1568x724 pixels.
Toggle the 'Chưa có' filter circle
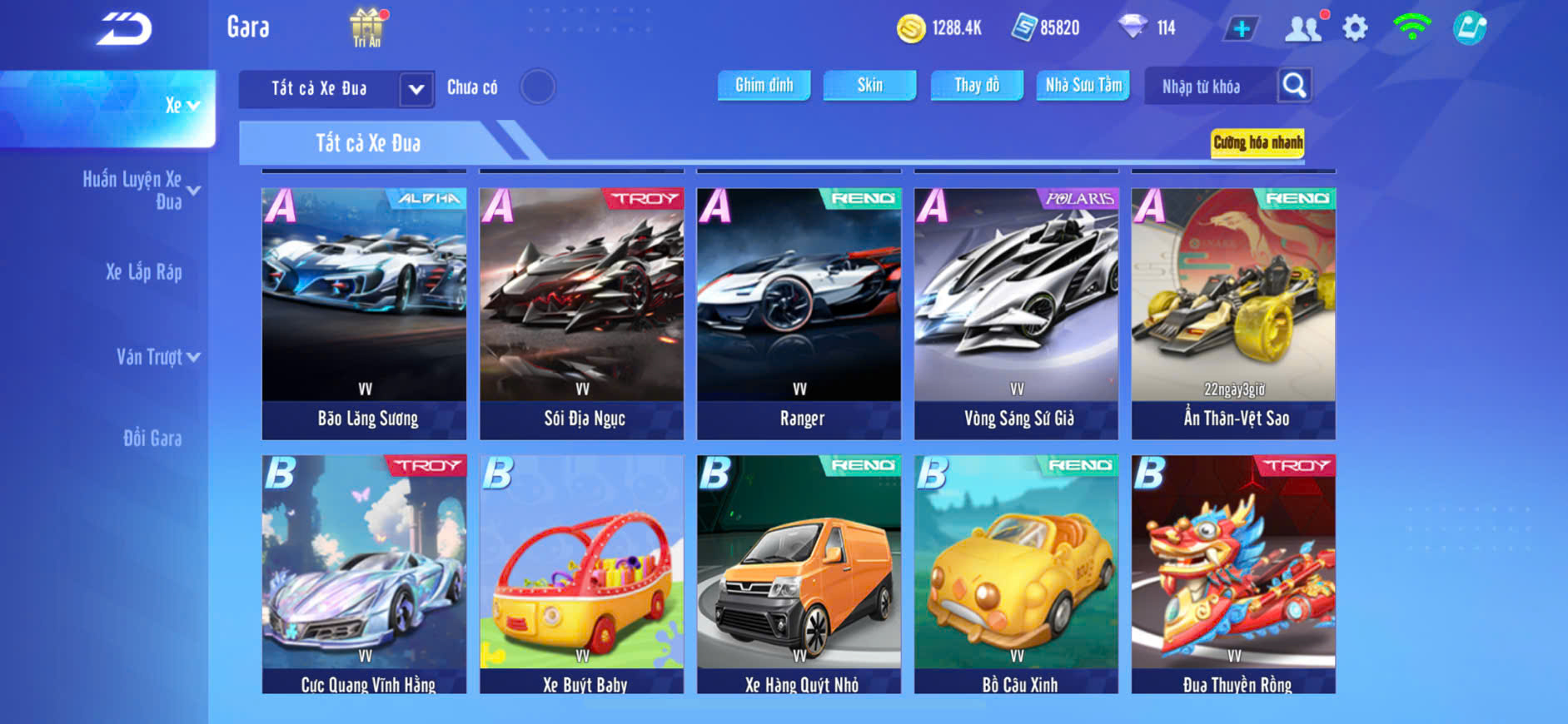pos(538,87)
